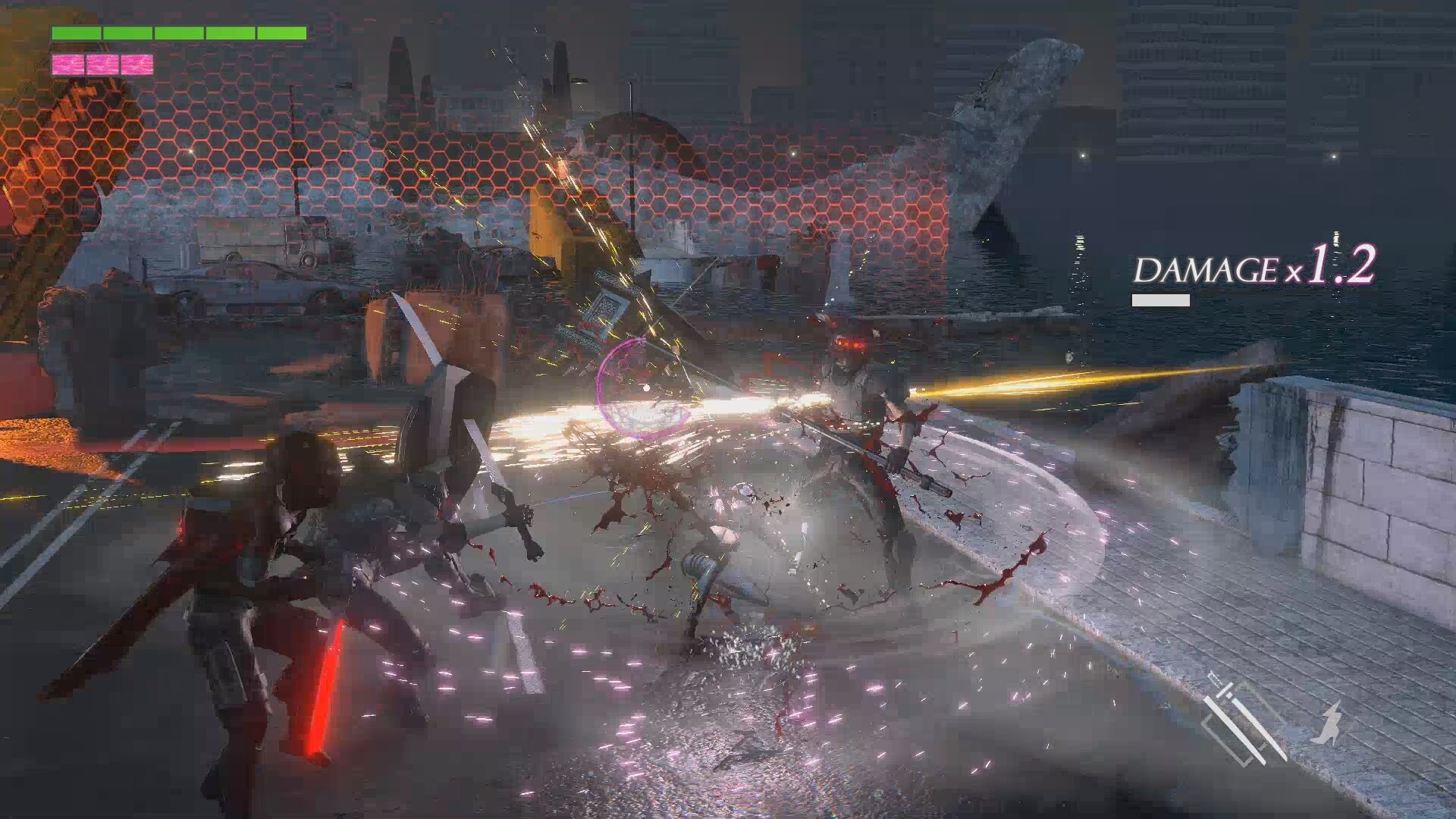Image resolution: width=1456 pixels, height=819 pixels.
Task: Toggle the third pink gauge cell
Action: pyautogui.click(x=136, y=64)
